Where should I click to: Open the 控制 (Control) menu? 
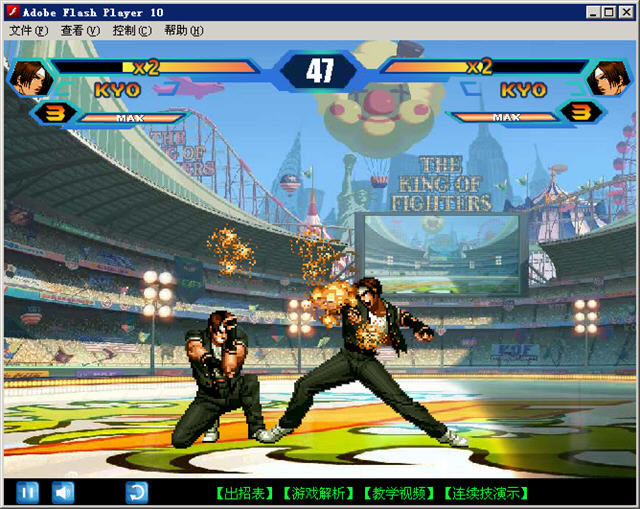tap(132, 30)
